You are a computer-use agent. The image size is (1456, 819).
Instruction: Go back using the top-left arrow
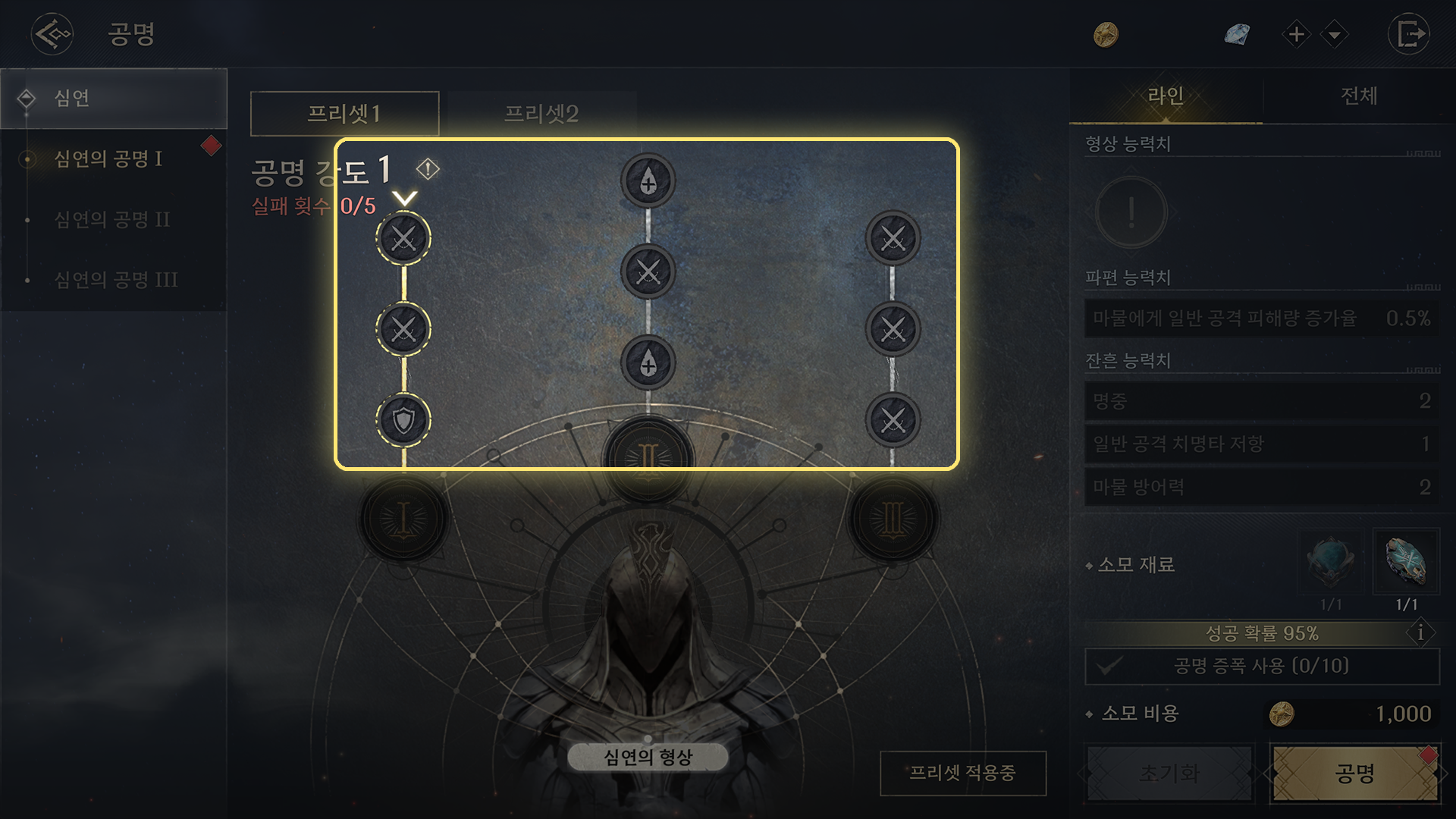coord(52,34)
